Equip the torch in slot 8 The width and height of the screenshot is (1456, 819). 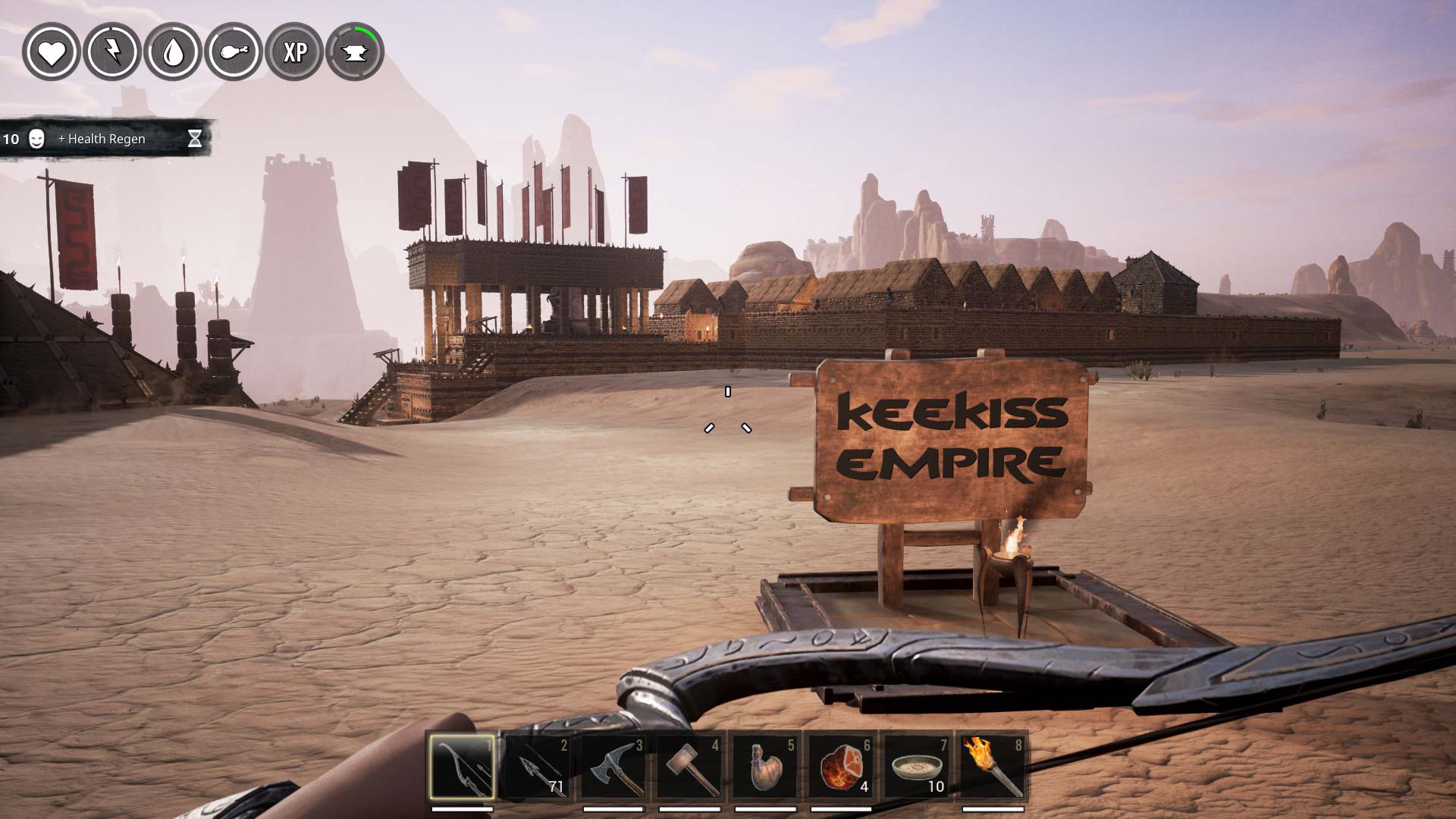(x=993, y=767)
